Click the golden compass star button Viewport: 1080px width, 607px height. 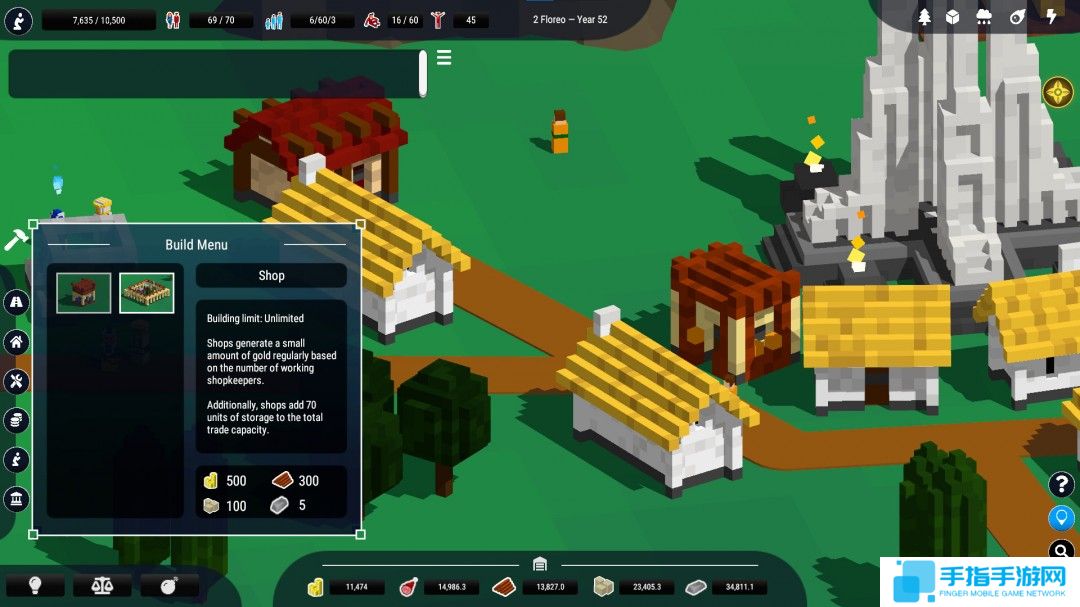[x=1058, y=93]
